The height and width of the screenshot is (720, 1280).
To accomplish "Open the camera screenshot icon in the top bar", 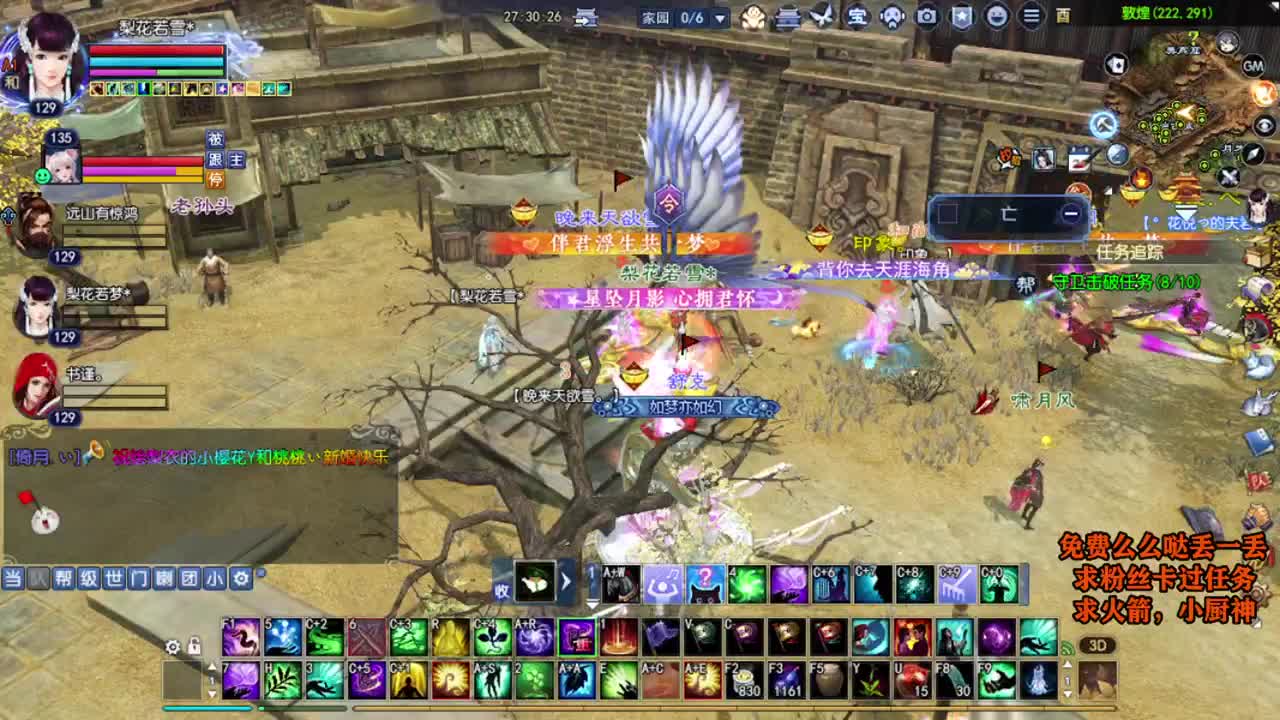I will [928, 16].
